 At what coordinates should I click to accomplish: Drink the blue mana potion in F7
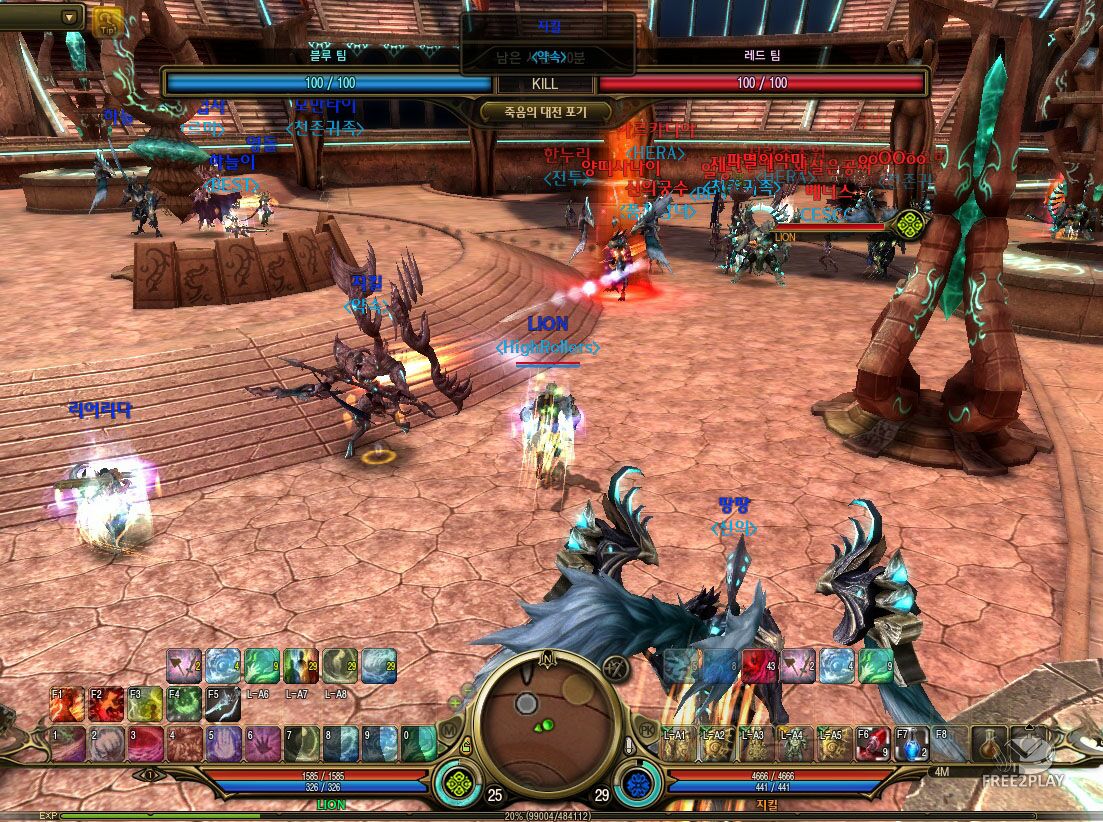910,744
